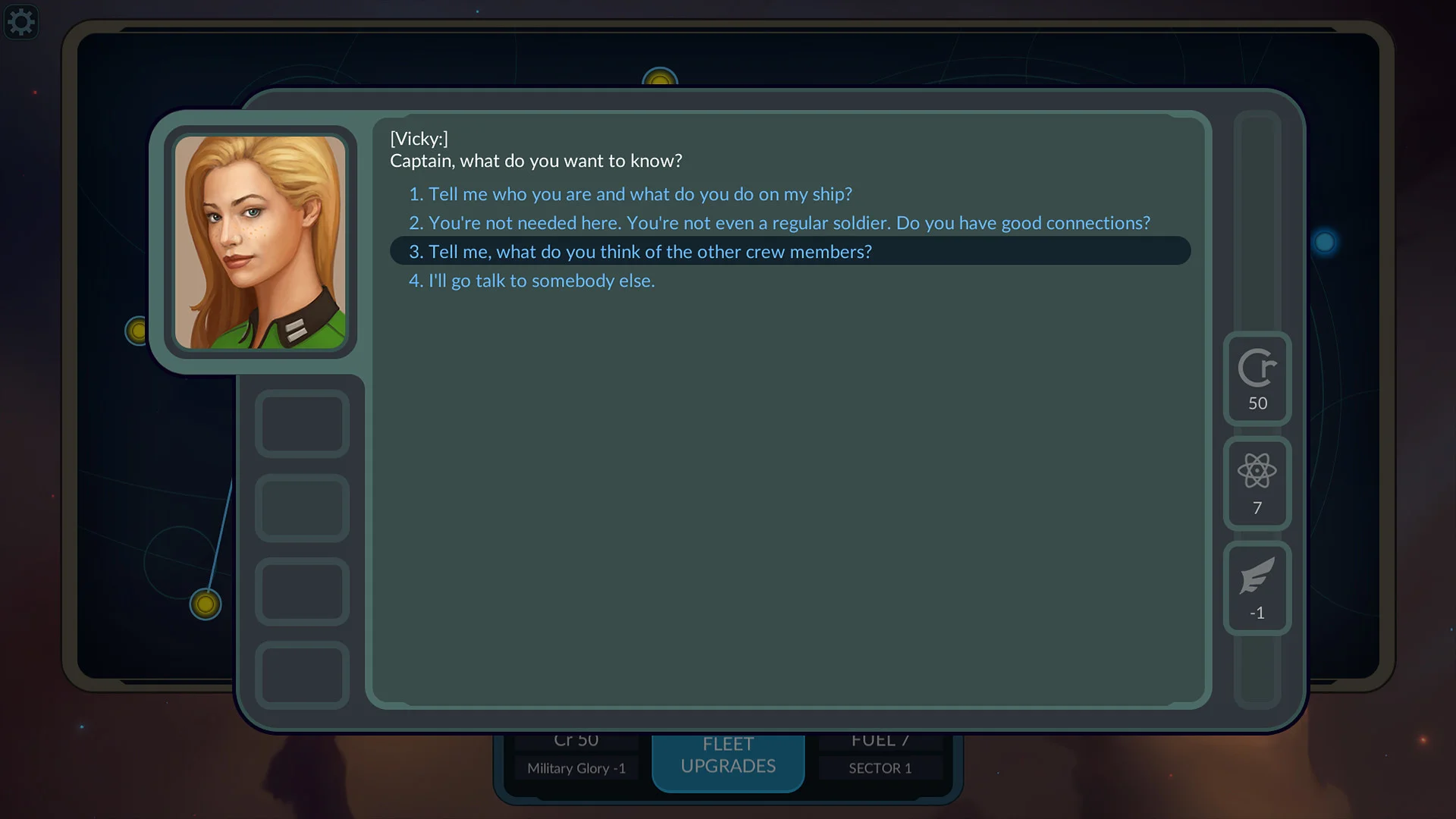Click Vicky's portrait
This screenshot has height=819, width=1456.
[260, 243]
